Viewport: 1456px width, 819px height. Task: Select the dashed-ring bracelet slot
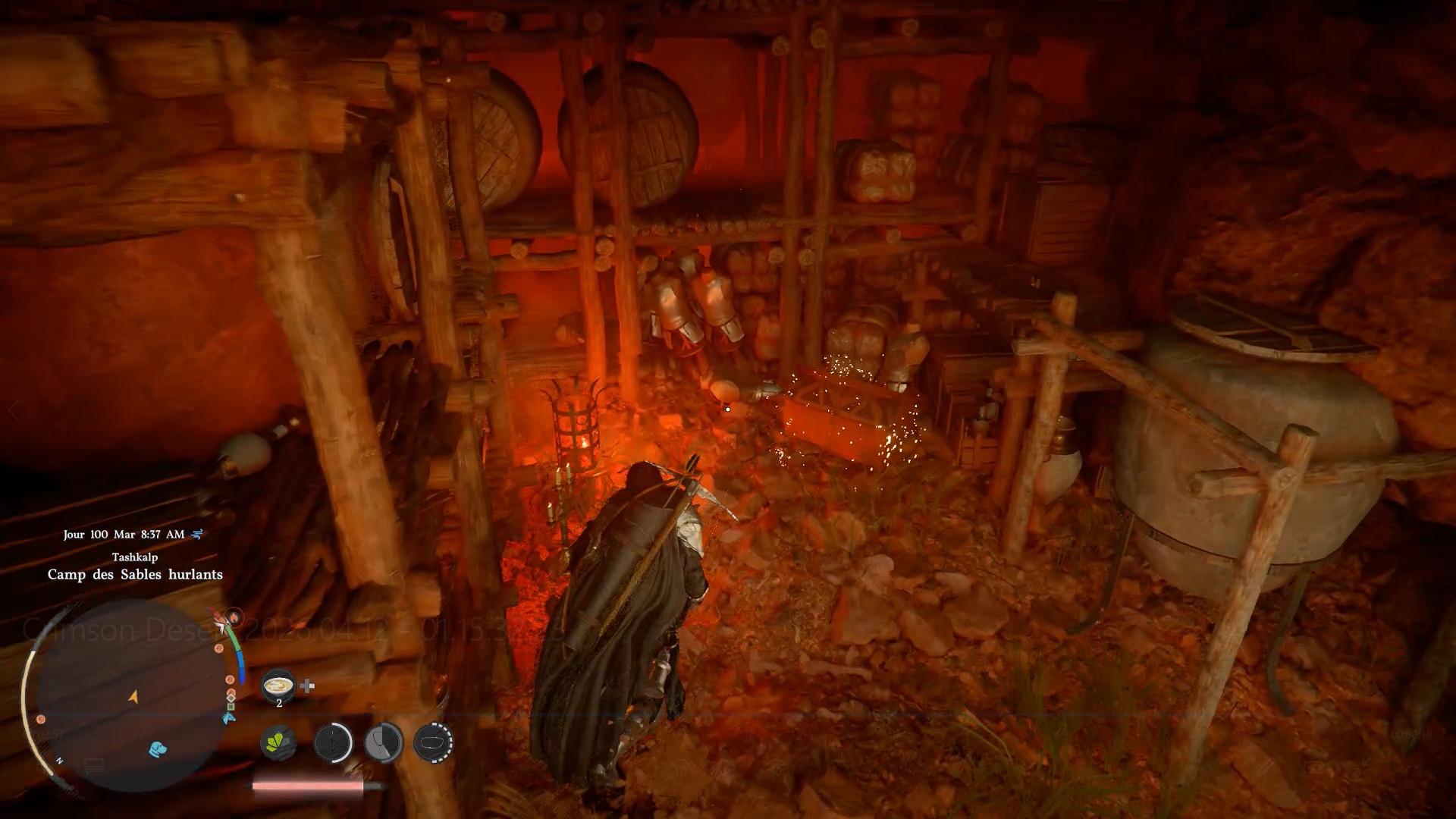coord(434,742)
